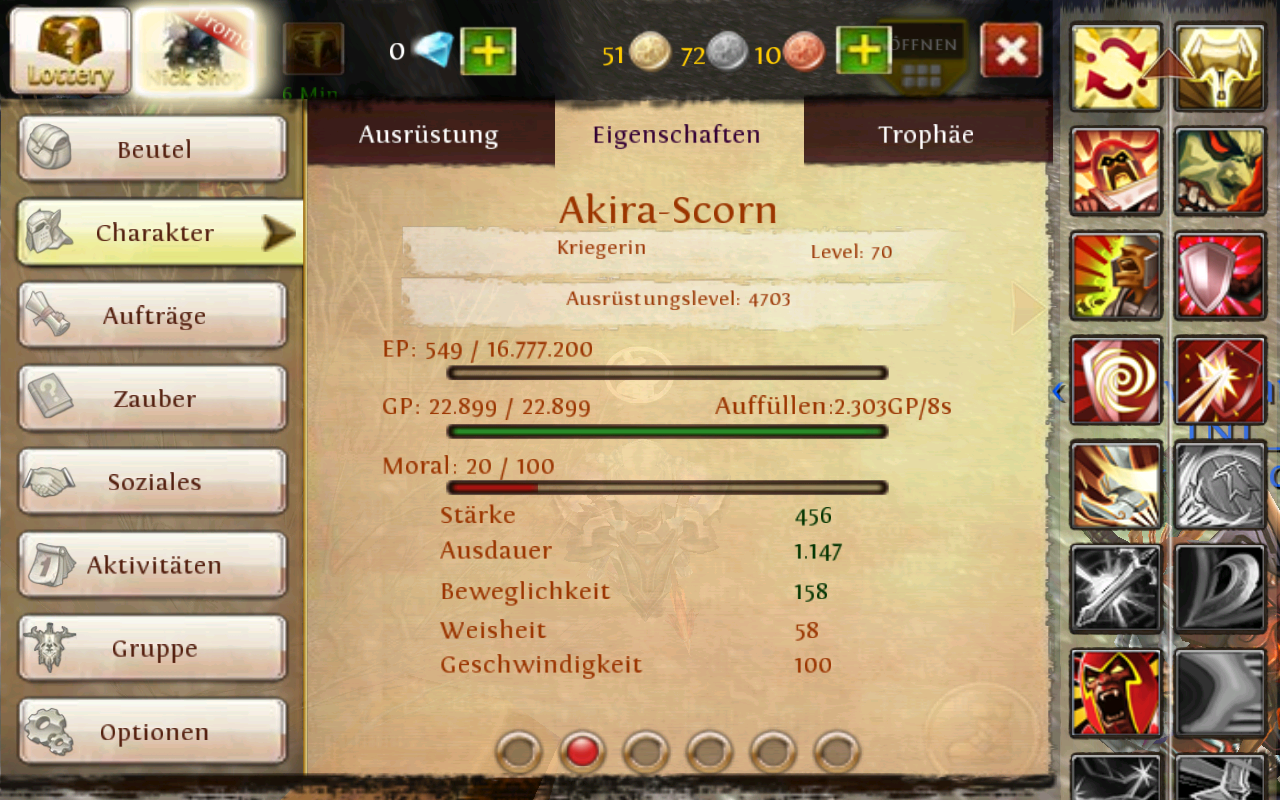Viewport: 1280px width, 800px height.
Task: Switch to the Ausrüstung tab
Action: coord(428,135)
